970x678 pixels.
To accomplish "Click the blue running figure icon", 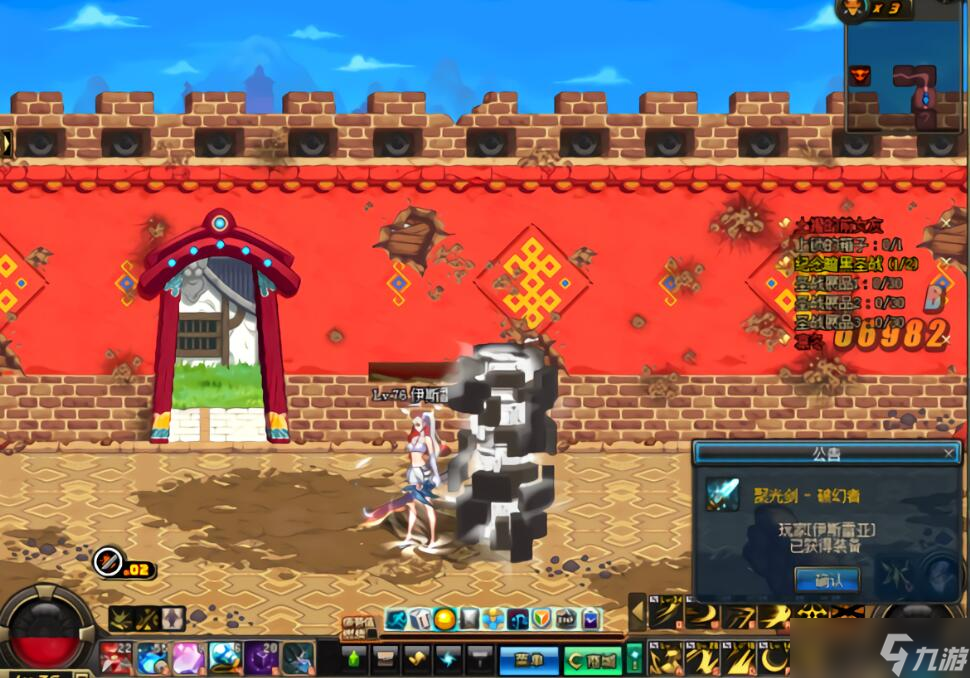I will (x=397, y=620).
